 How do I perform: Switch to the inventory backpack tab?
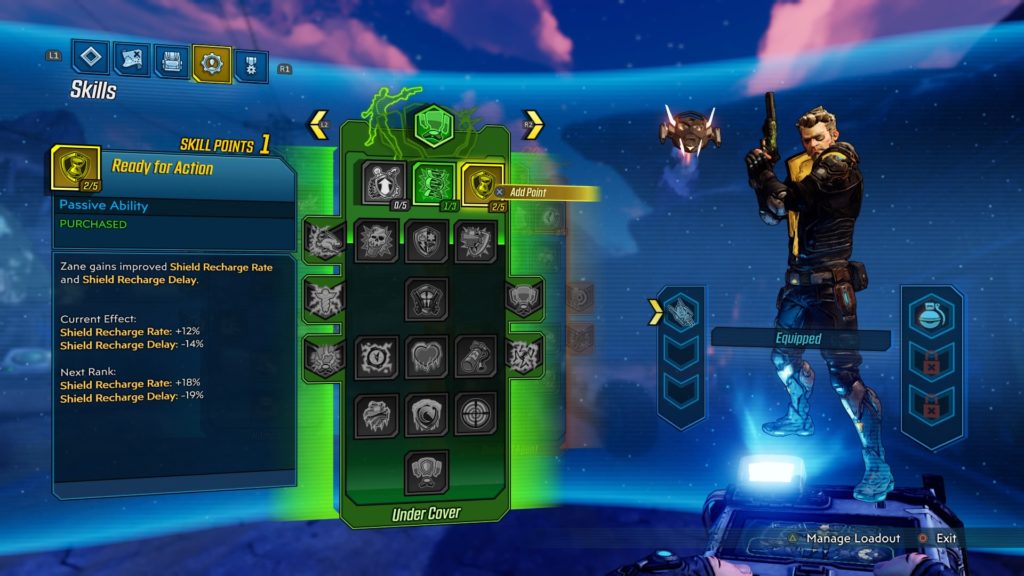coord(172,62)
